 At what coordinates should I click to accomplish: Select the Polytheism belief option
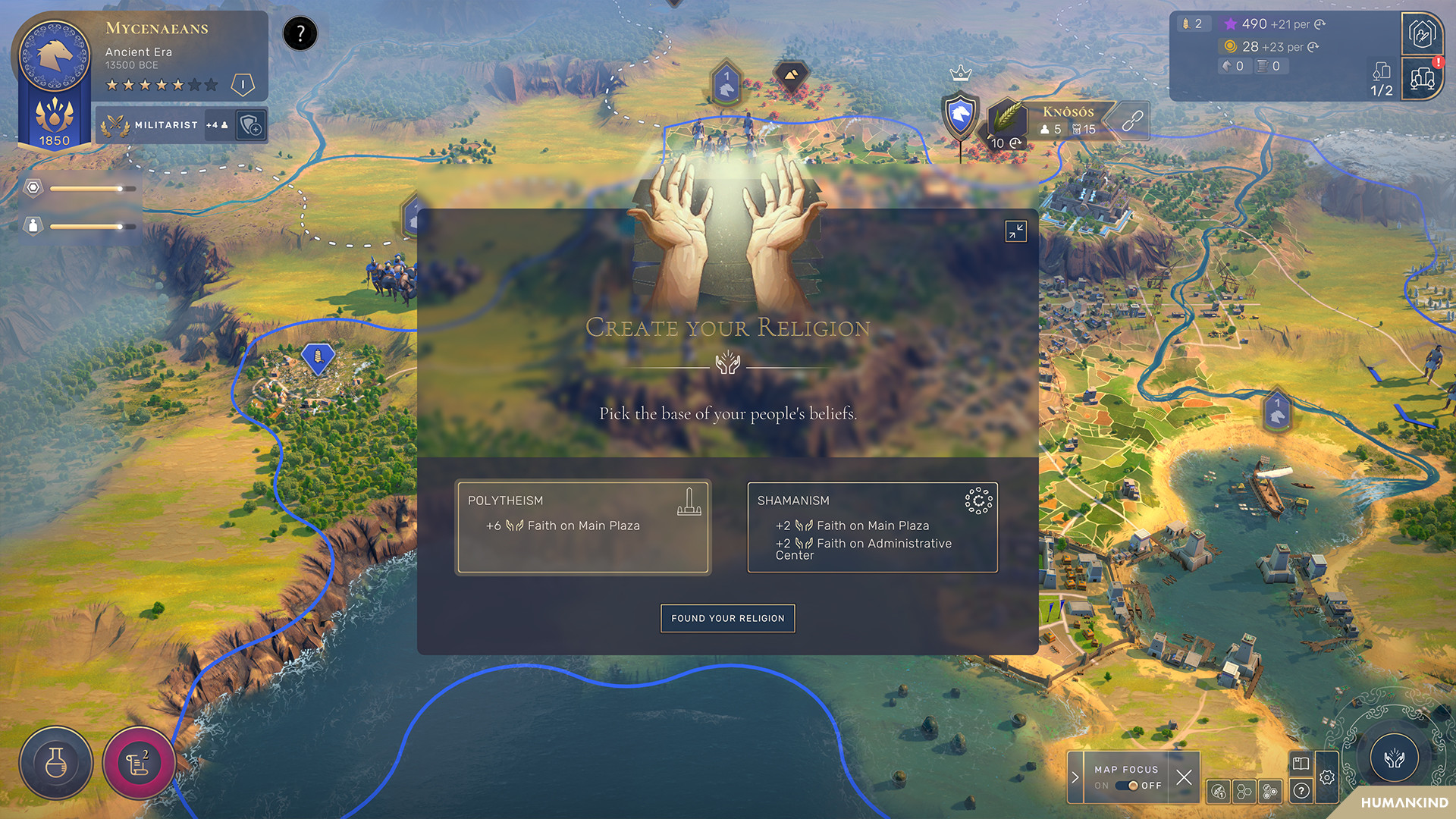point(583,526)
